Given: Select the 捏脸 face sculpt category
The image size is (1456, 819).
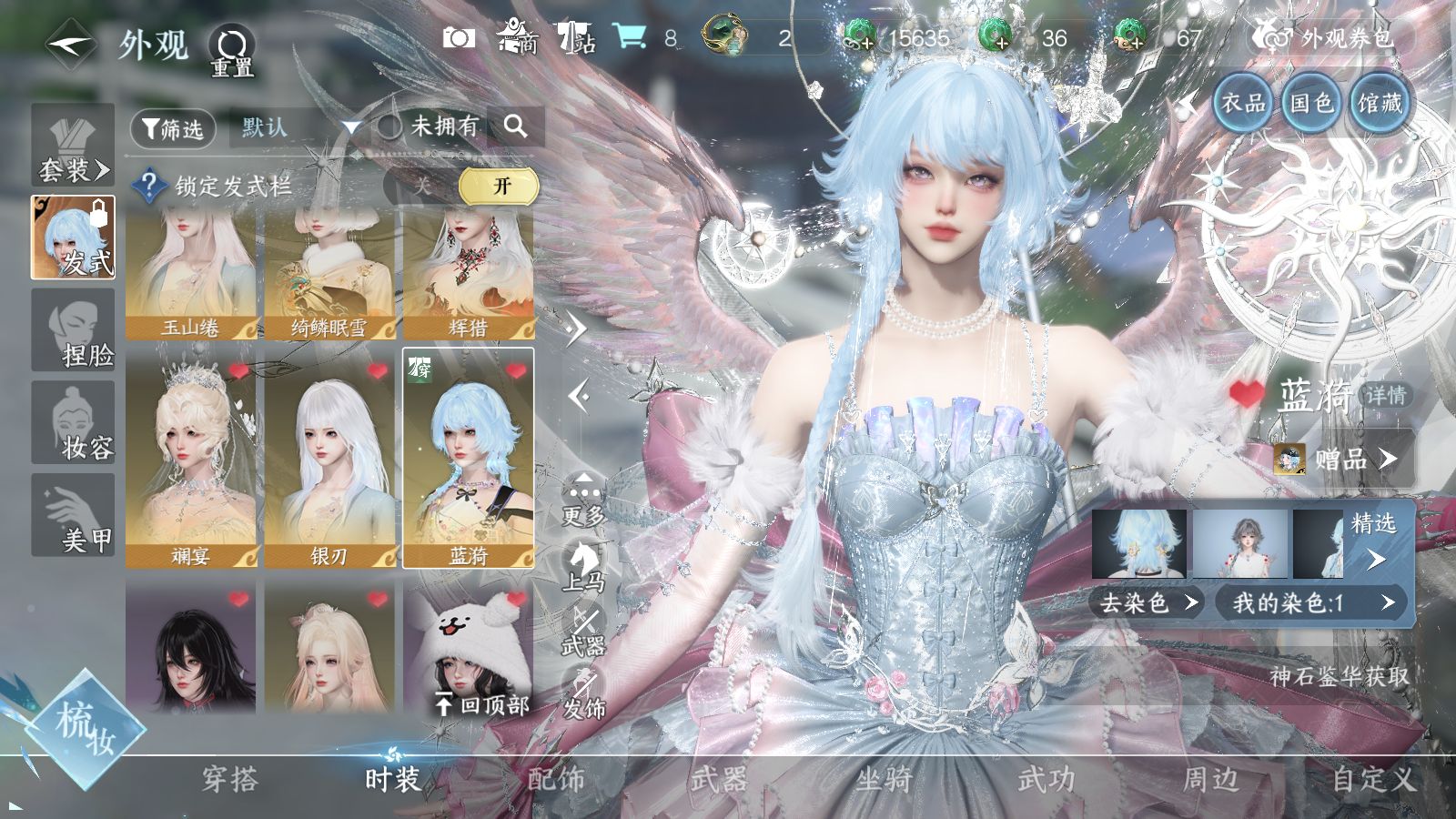Looking at the screenshot, I should point(74,331).
